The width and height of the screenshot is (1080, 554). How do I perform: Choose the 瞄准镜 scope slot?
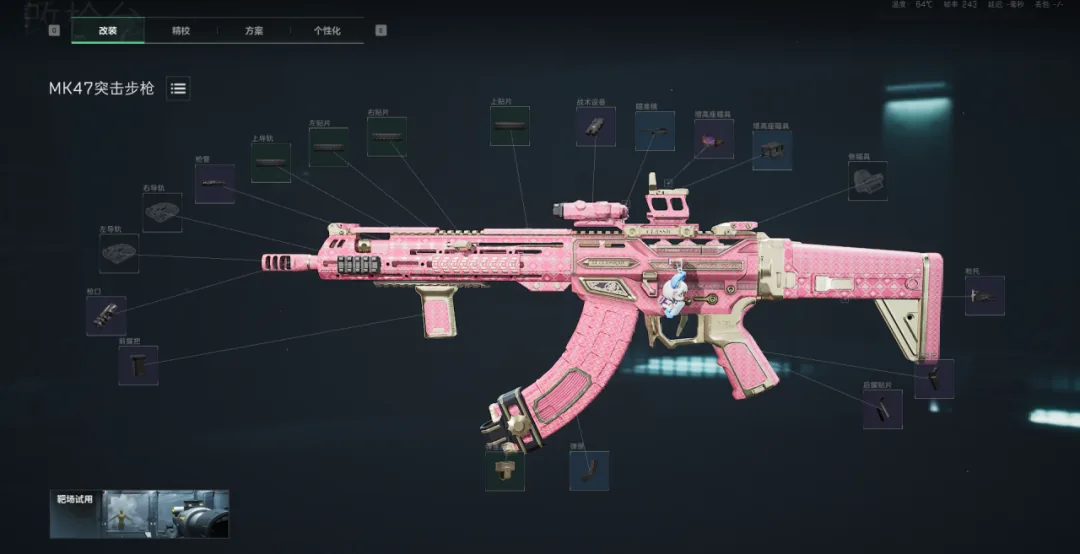654,131
